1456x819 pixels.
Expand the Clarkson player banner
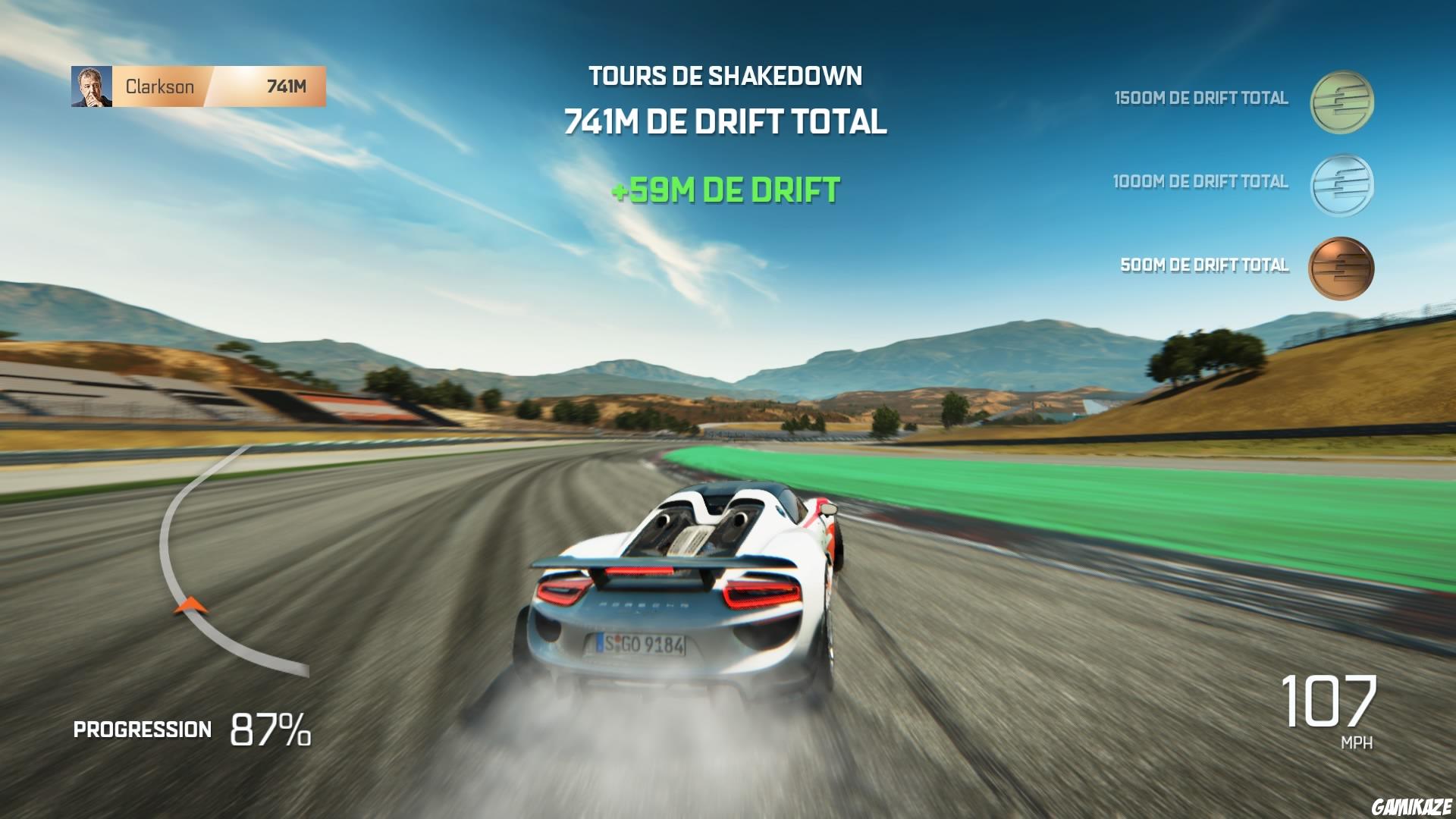tap(197, 86)
